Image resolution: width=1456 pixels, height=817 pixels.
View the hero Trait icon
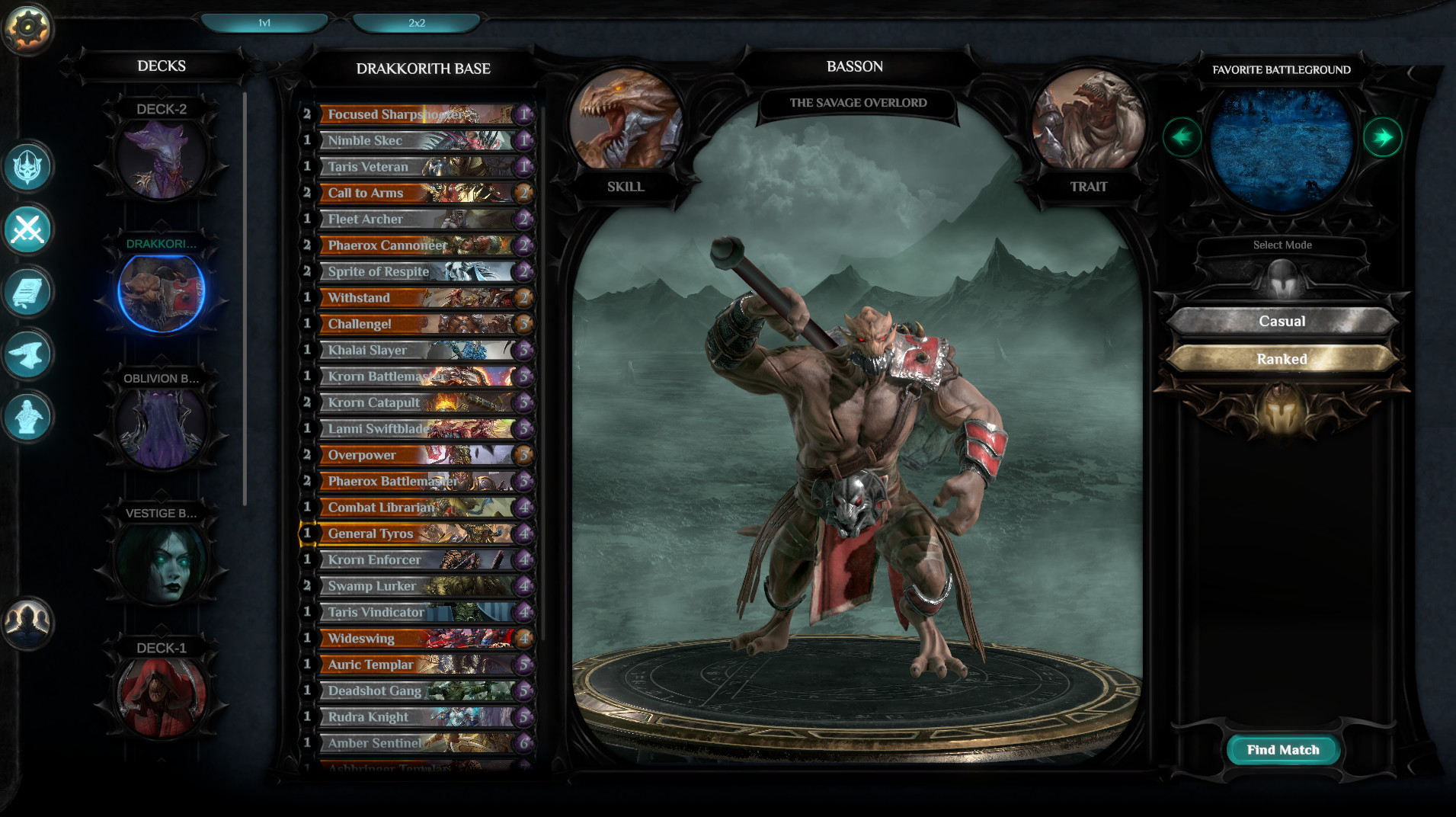point(1088,120)
